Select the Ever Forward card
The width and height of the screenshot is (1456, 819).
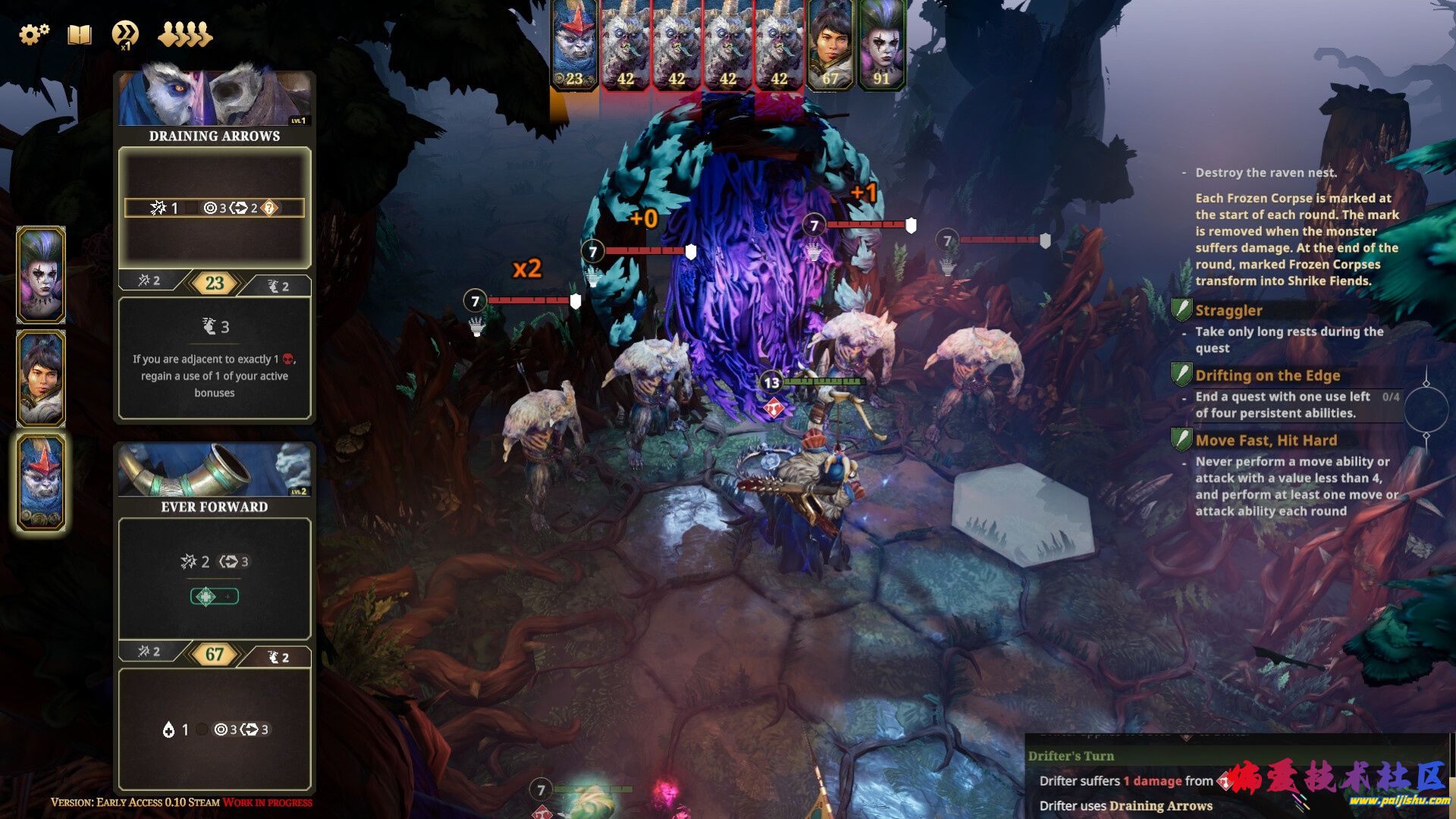point(215,507)
